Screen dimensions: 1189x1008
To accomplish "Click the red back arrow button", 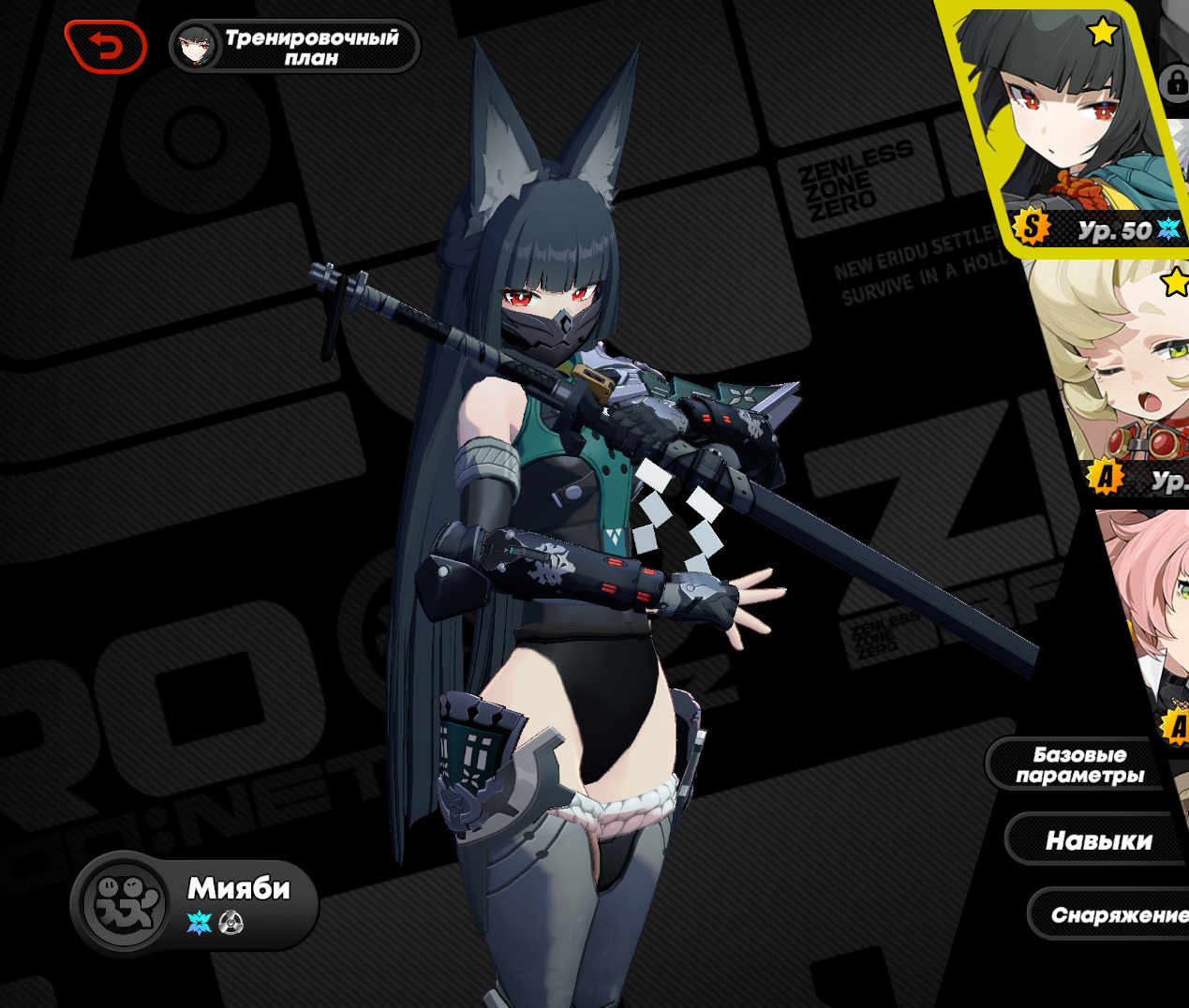I will (106, 46).
